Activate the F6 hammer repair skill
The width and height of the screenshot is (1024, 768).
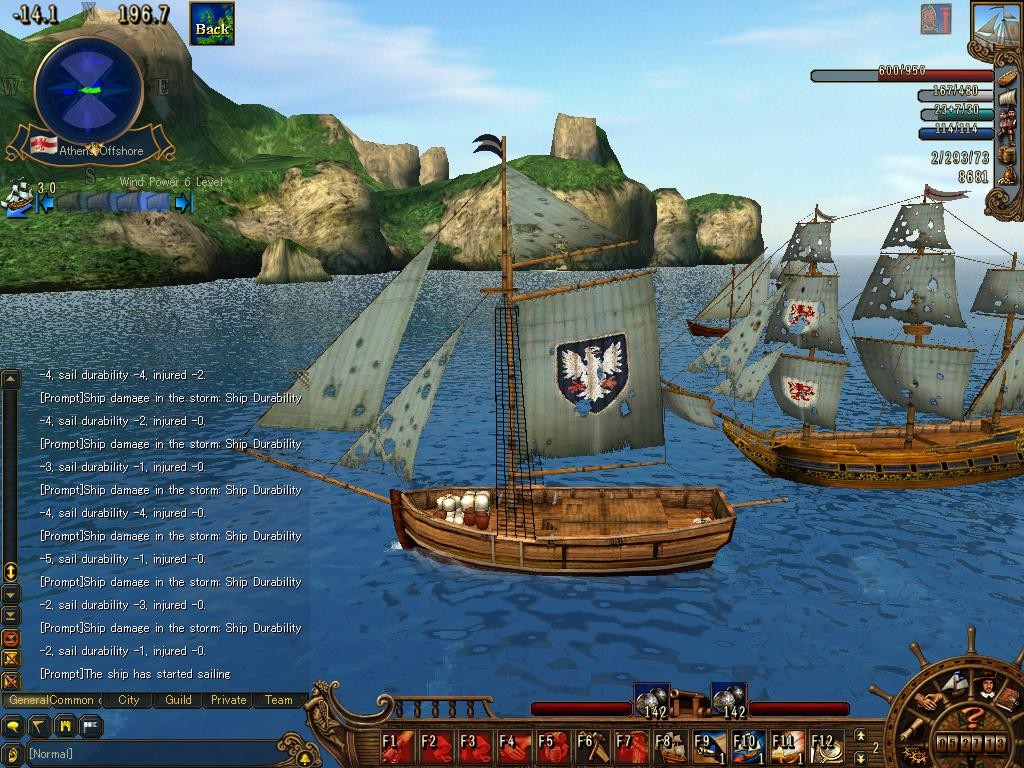pos(592,746)
